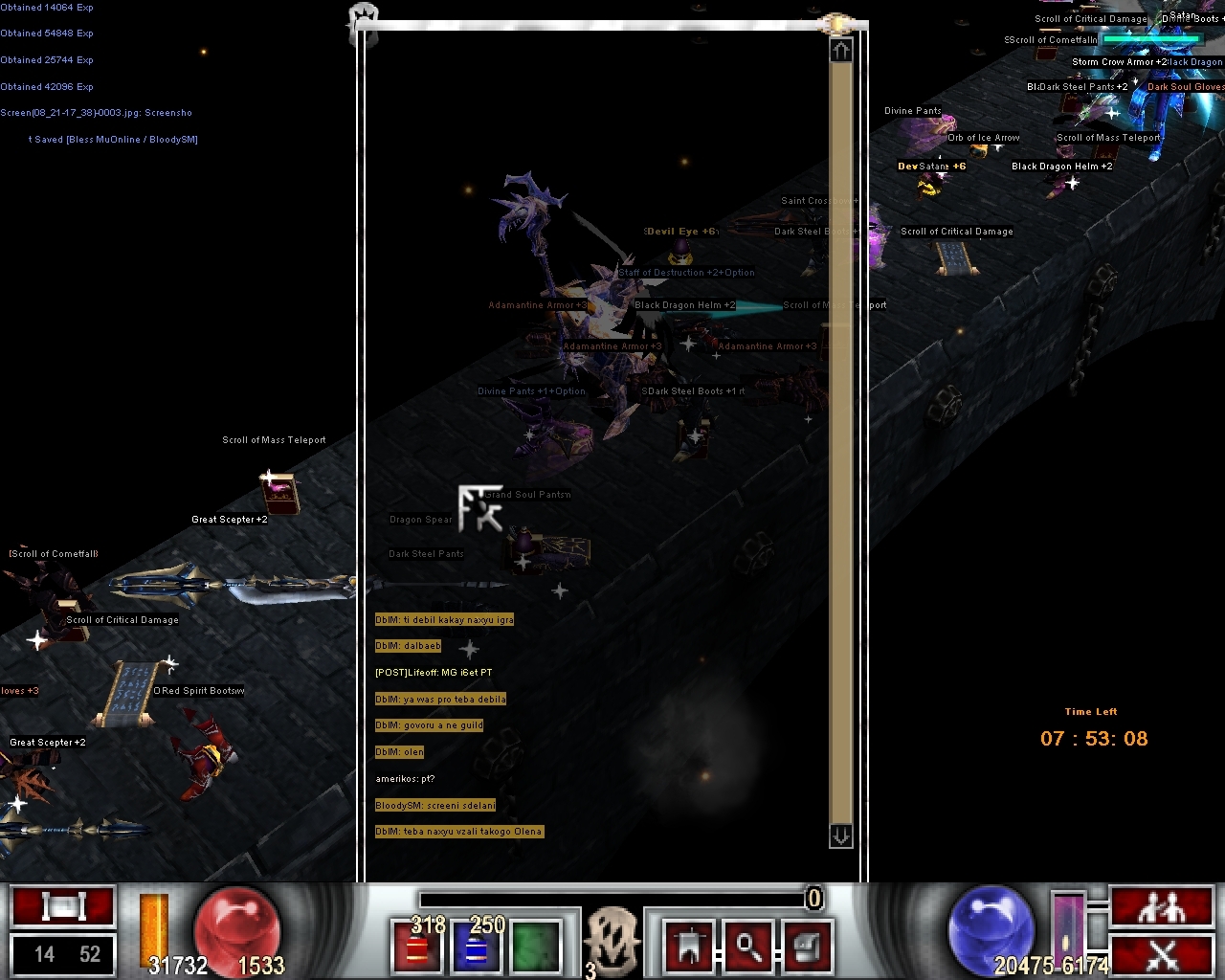
Task: Open the party button with two figures
Action: pos(1162,906)
